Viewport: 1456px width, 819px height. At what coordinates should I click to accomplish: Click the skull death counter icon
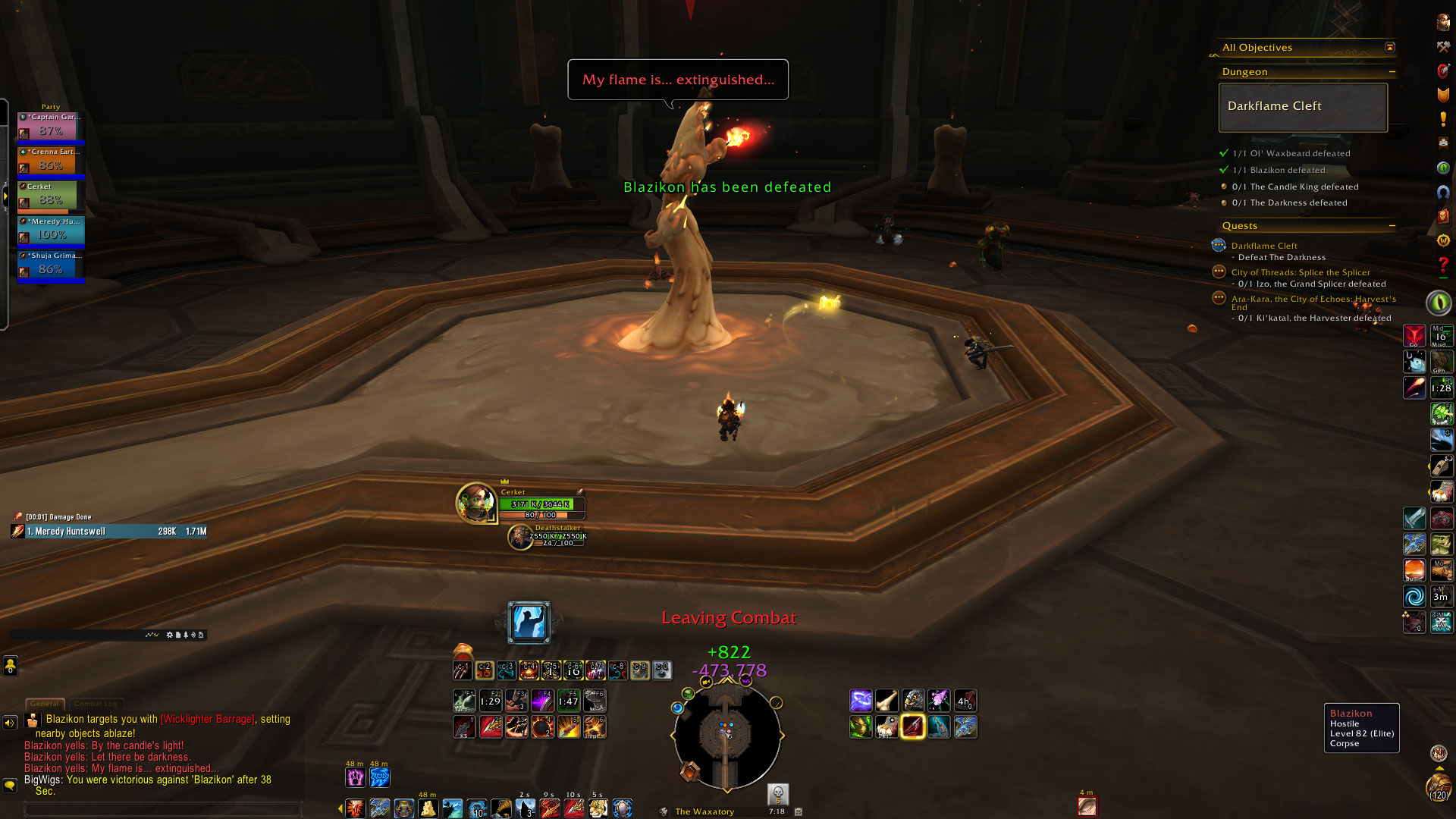click(x=777, y=793)
